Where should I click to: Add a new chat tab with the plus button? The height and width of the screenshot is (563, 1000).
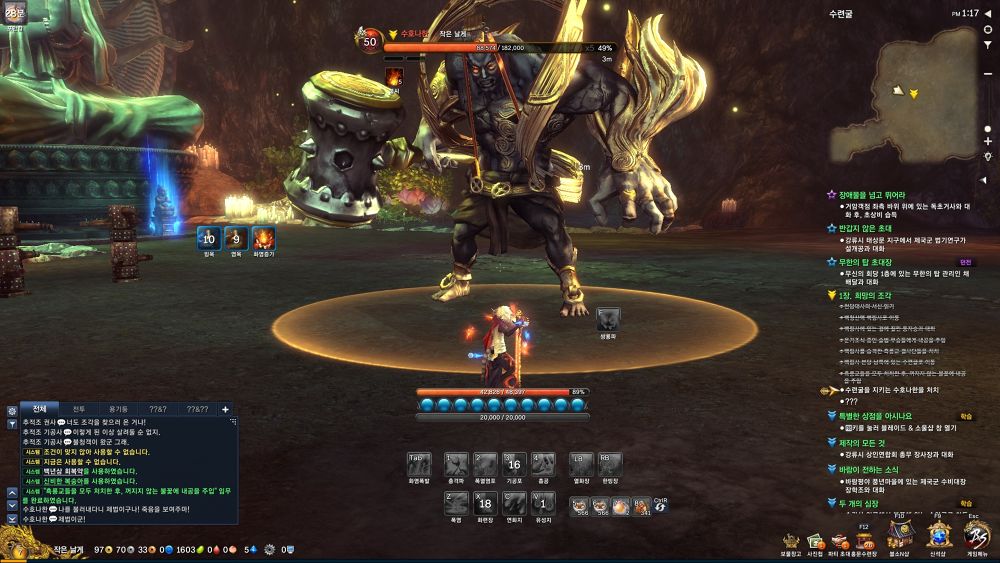click(x=225, y=409)
